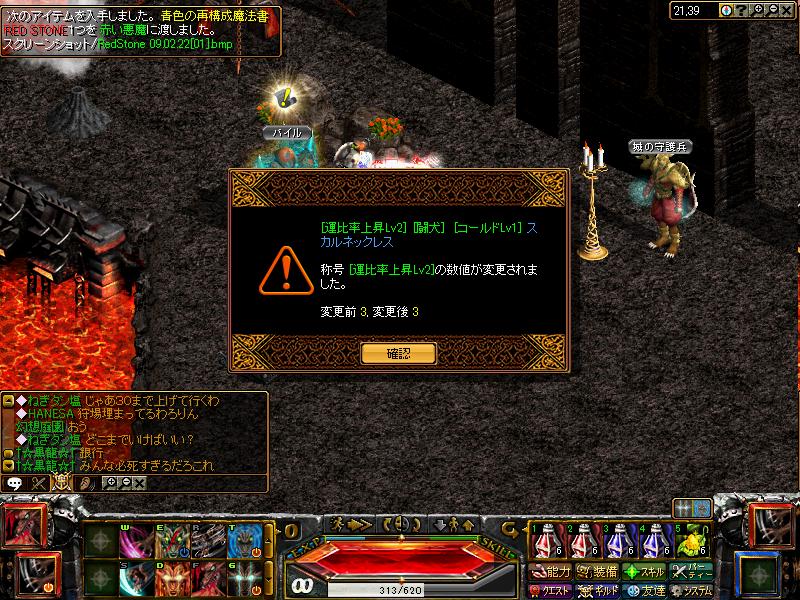Open the 能力 (abilities) window

tap(550, 572)
